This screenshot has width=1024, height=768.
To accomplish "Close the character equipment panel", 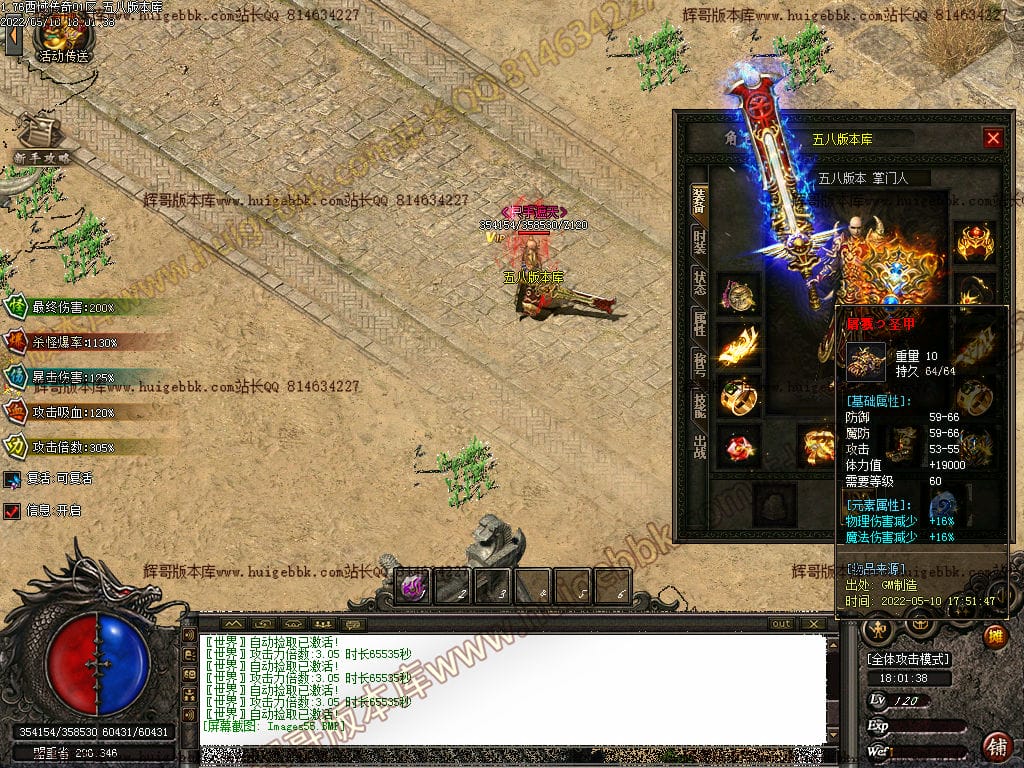I will coord(992,139).
